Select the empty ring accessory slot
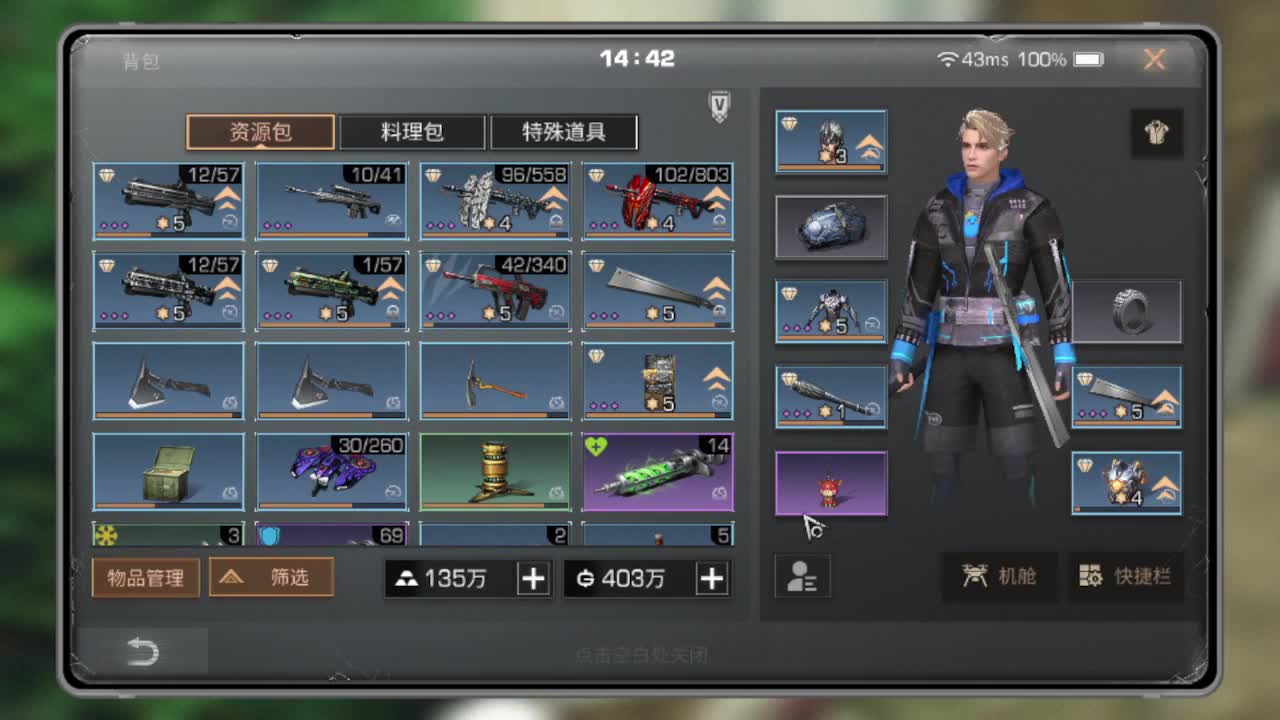 pos(1128,310)
